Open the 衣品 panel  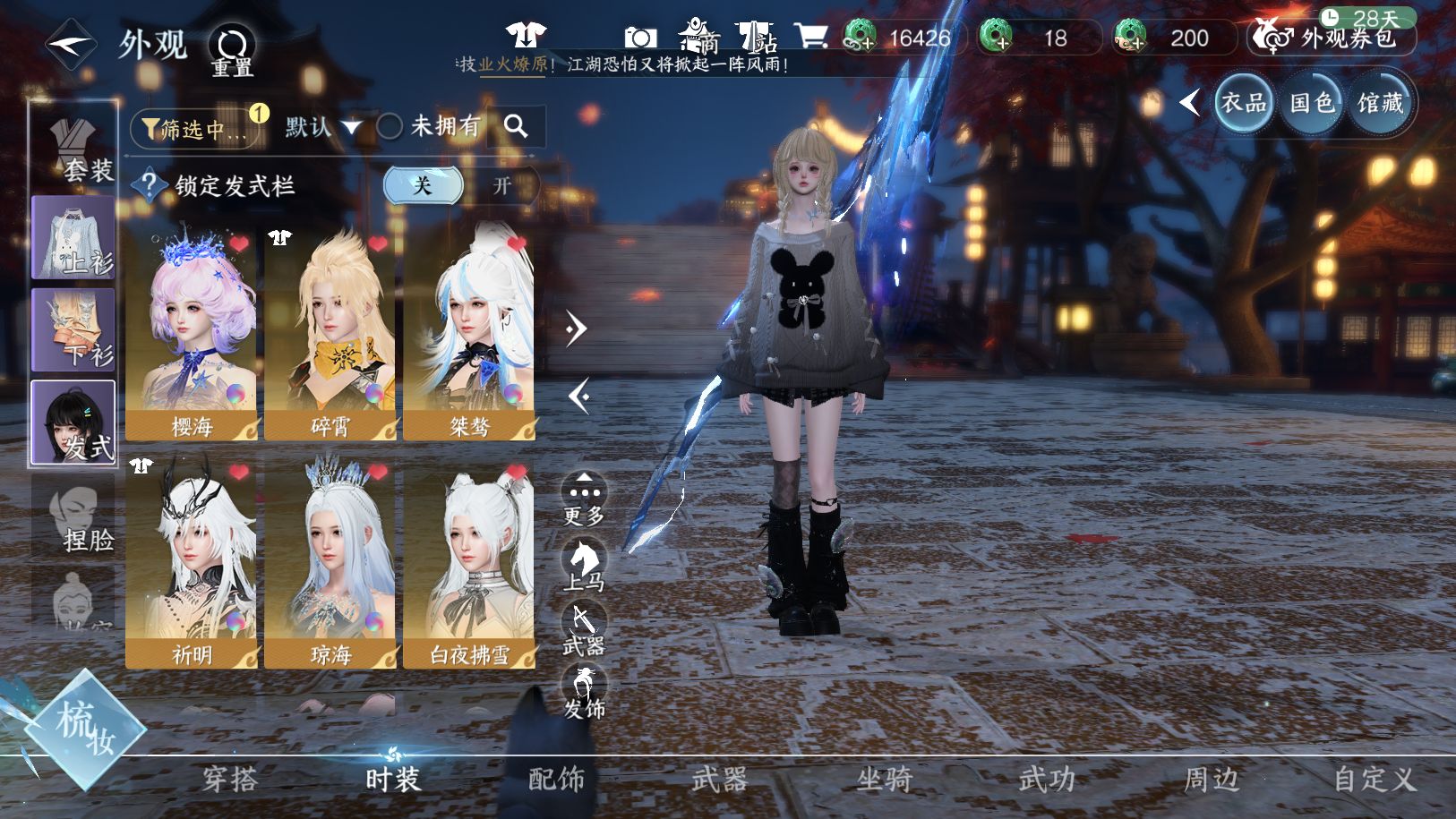coord(1244,103)
